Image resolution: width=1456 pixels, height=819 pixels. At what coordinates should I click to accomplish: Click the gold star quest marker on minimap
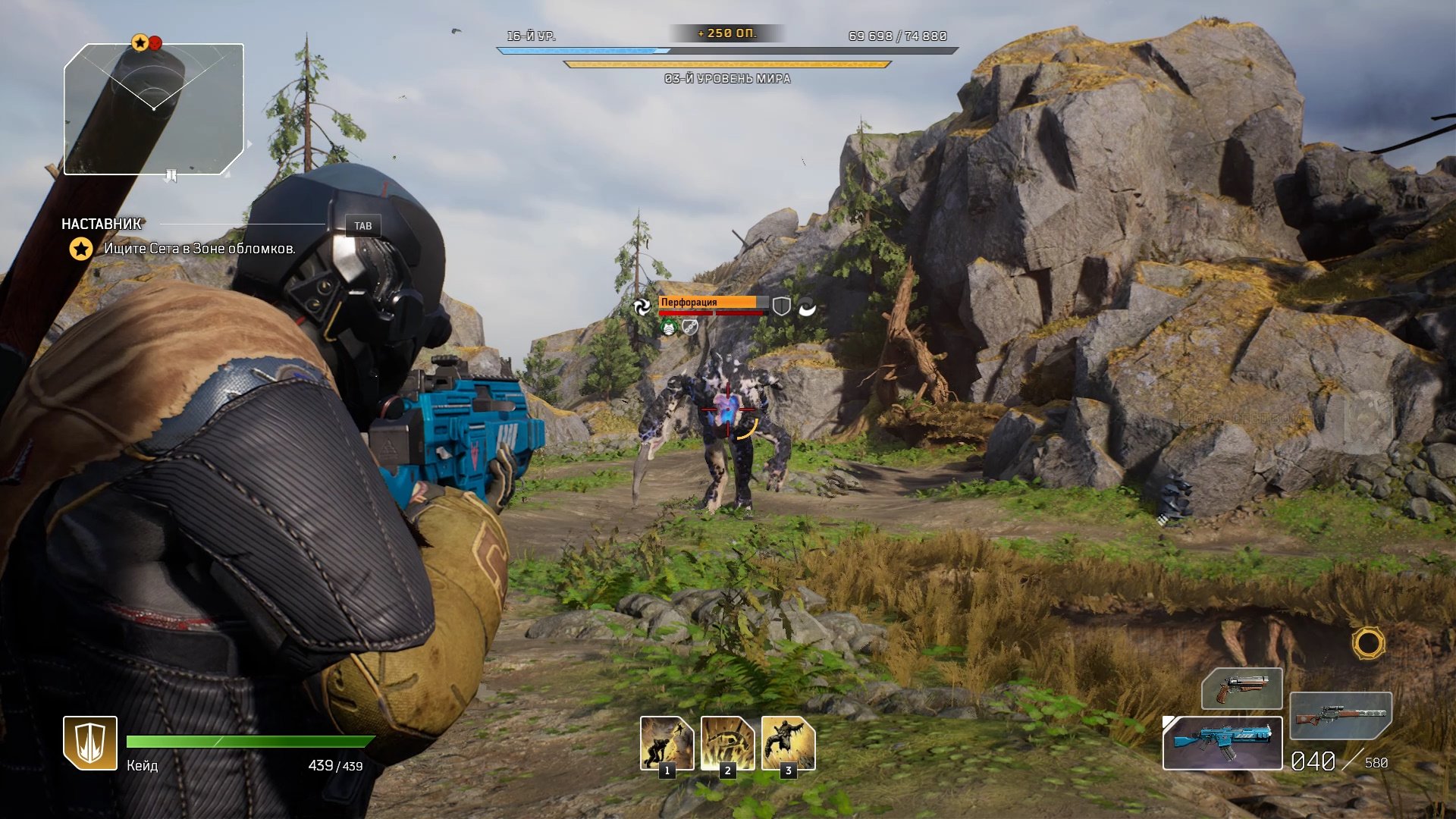pos(140,42)
